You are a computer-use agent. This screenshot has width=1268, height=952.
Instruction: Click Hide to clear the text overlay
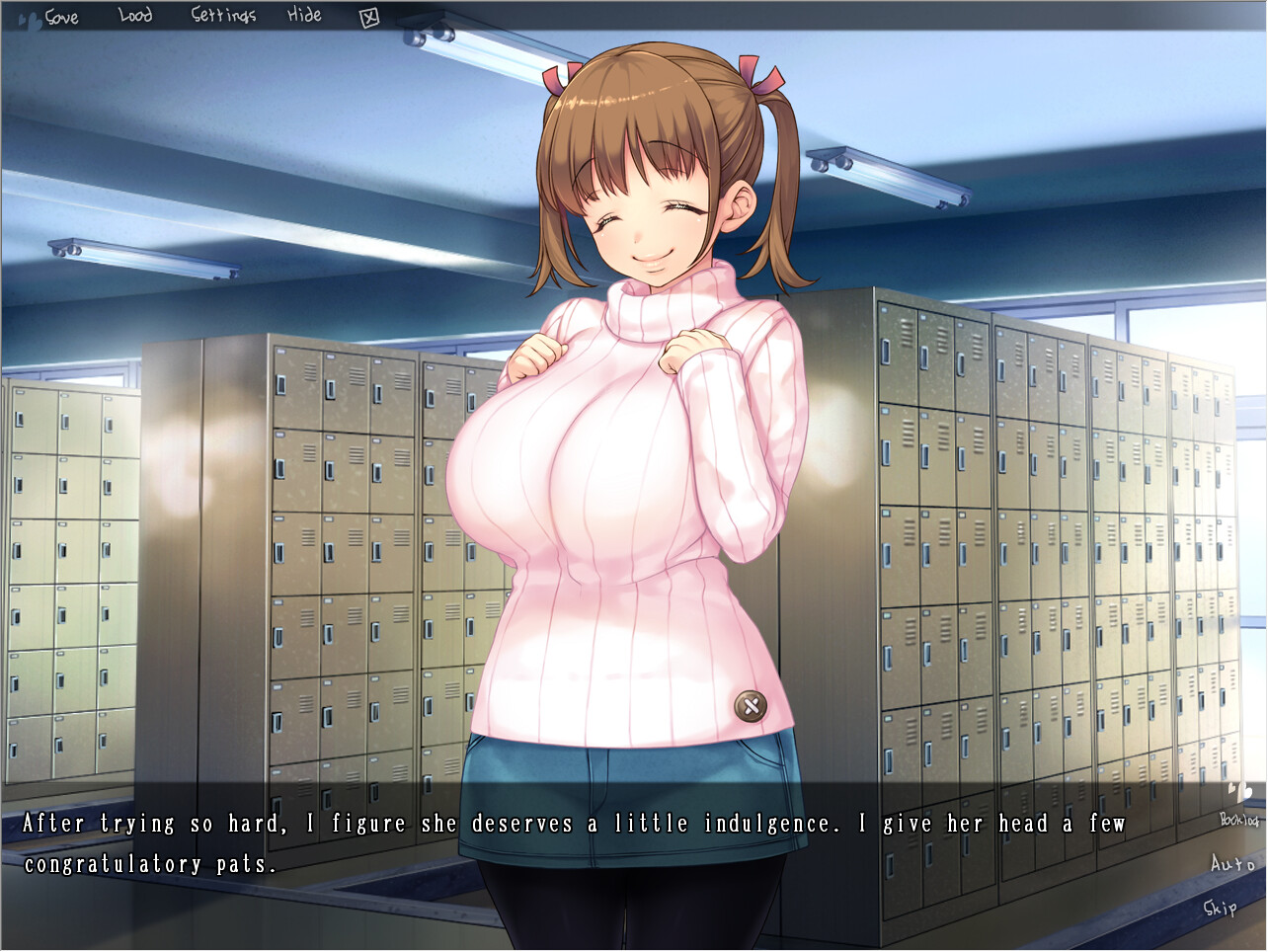coord(305,16)
